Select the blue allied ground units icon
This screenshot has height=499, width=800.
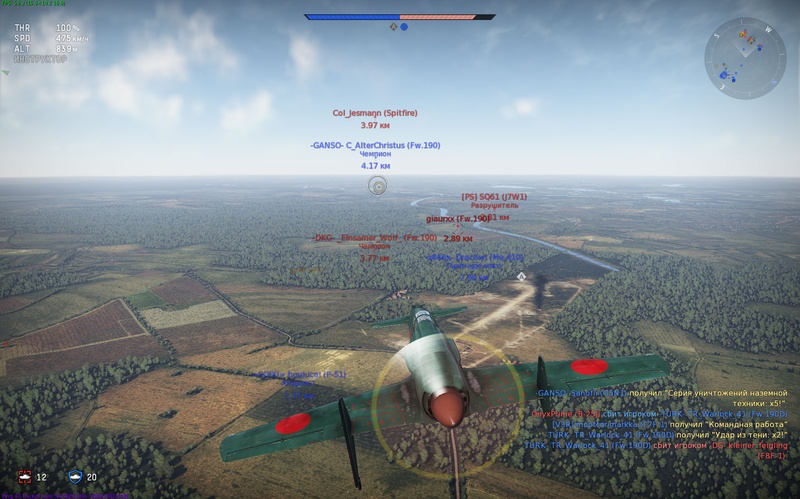click(74, 477)
